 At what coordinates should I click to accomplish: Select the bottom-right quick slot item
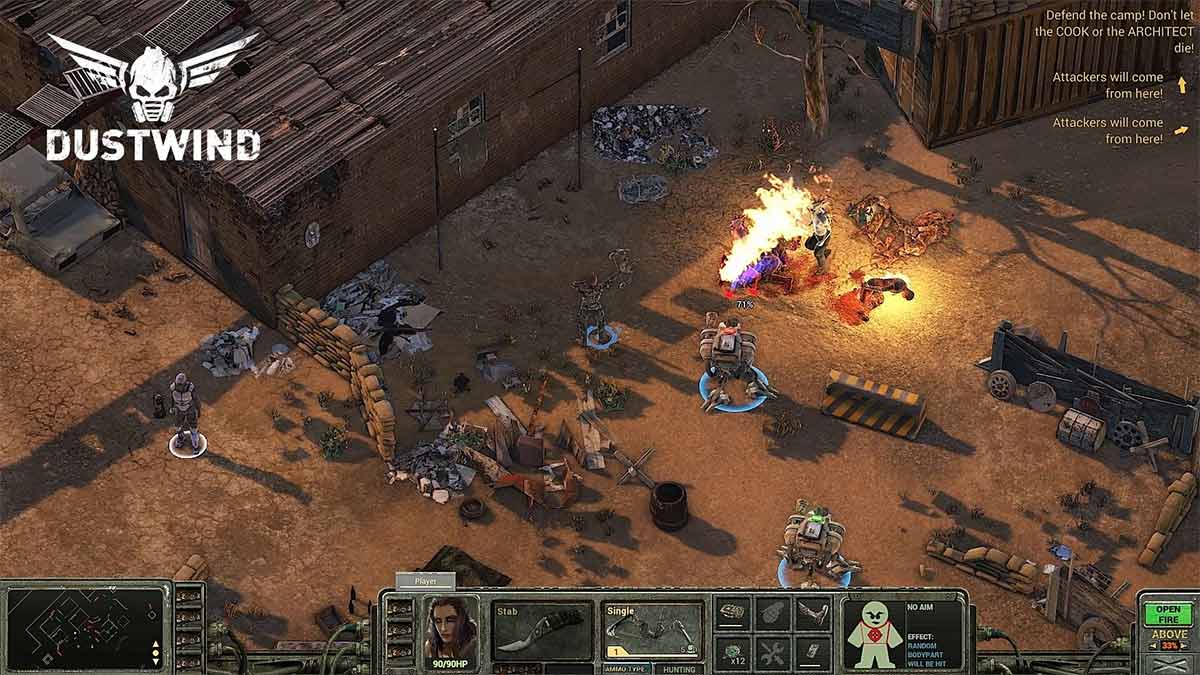(812, 652)
